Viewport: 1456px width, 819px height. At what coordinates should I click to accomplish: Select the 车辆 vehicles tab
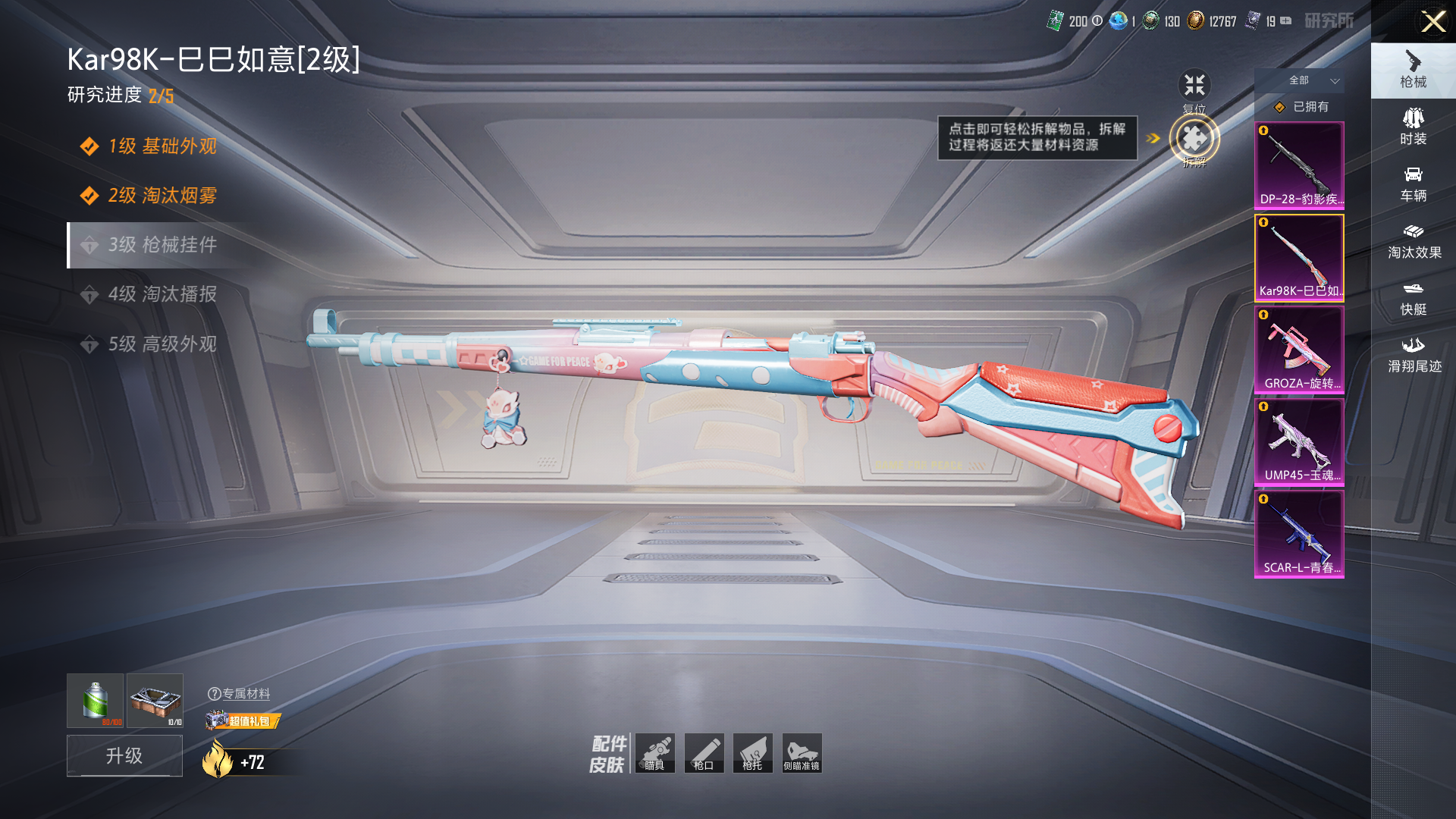tap(1413, 184)
